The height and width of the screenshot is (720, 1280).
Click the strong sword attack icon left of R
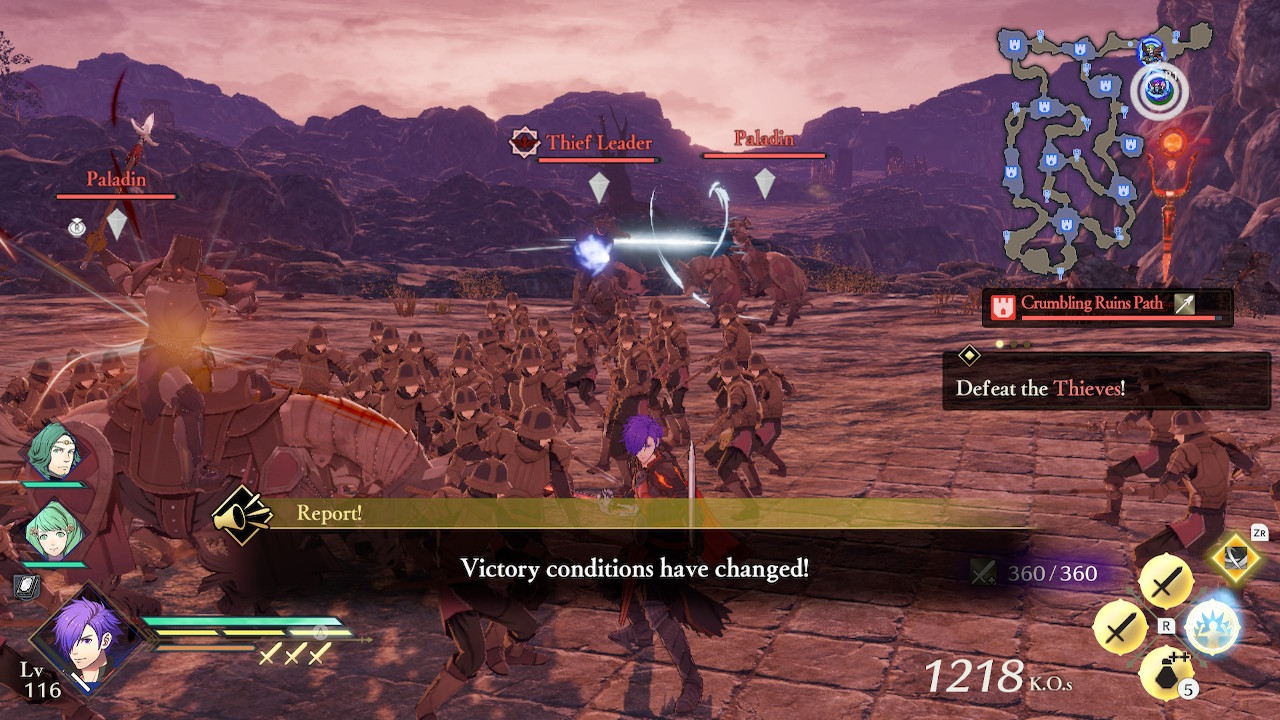[x=1121, y=627]
